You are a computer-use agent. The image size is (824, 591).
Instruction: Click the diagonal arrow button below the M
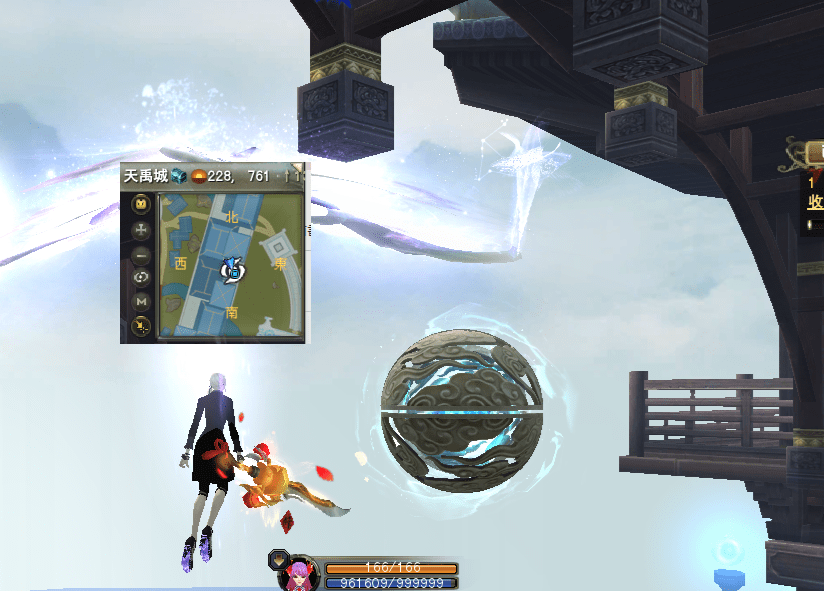[x=142, y=325]
